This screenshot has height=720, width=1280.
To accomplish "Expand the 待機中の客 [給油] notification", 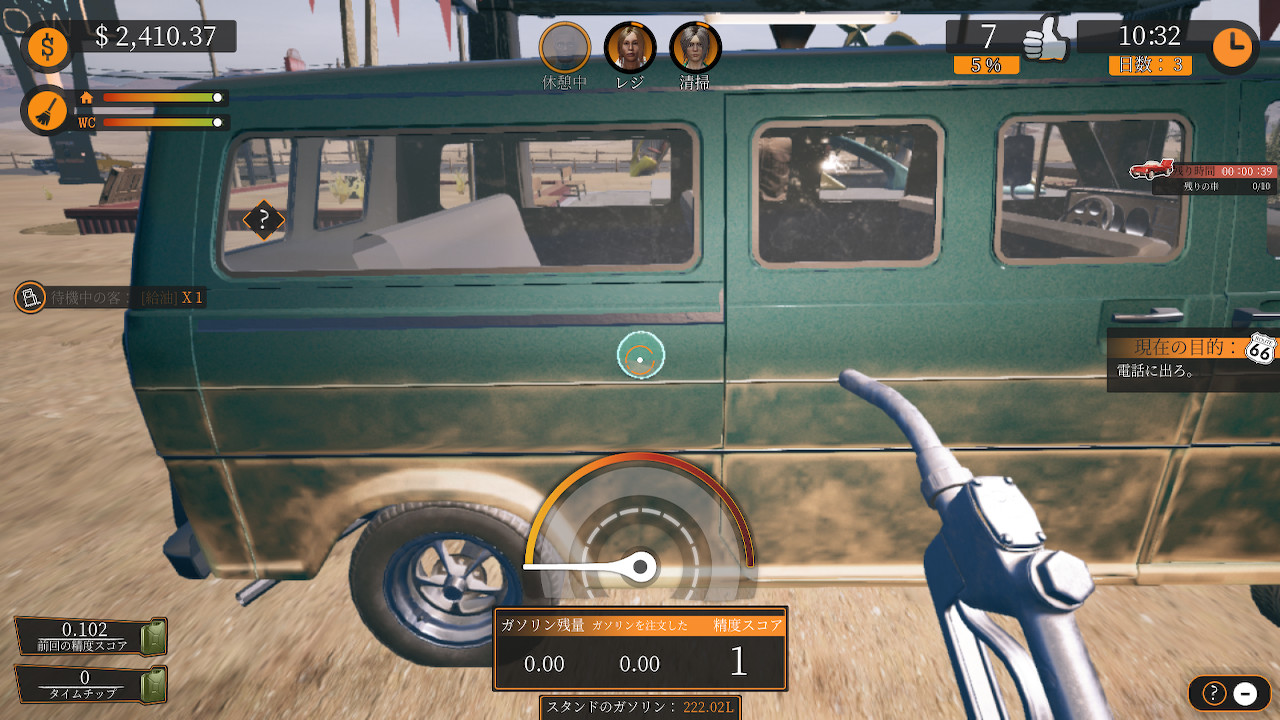I will [x=110, y=297].
